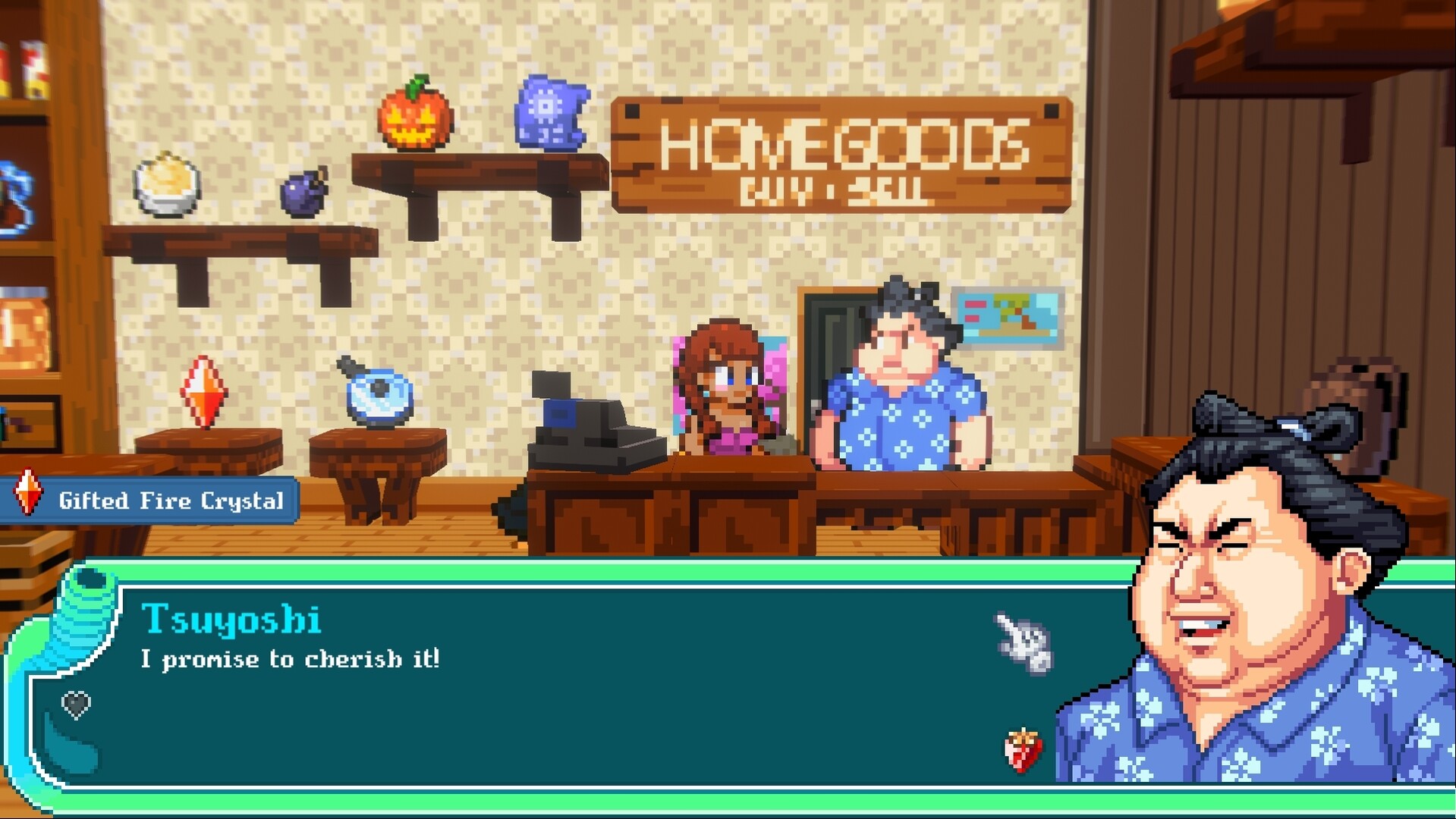Image resolution: width=1456 pixels, height=819 pixels.
Task: Select the Fire Crystal on the display table
Action: 205,391
